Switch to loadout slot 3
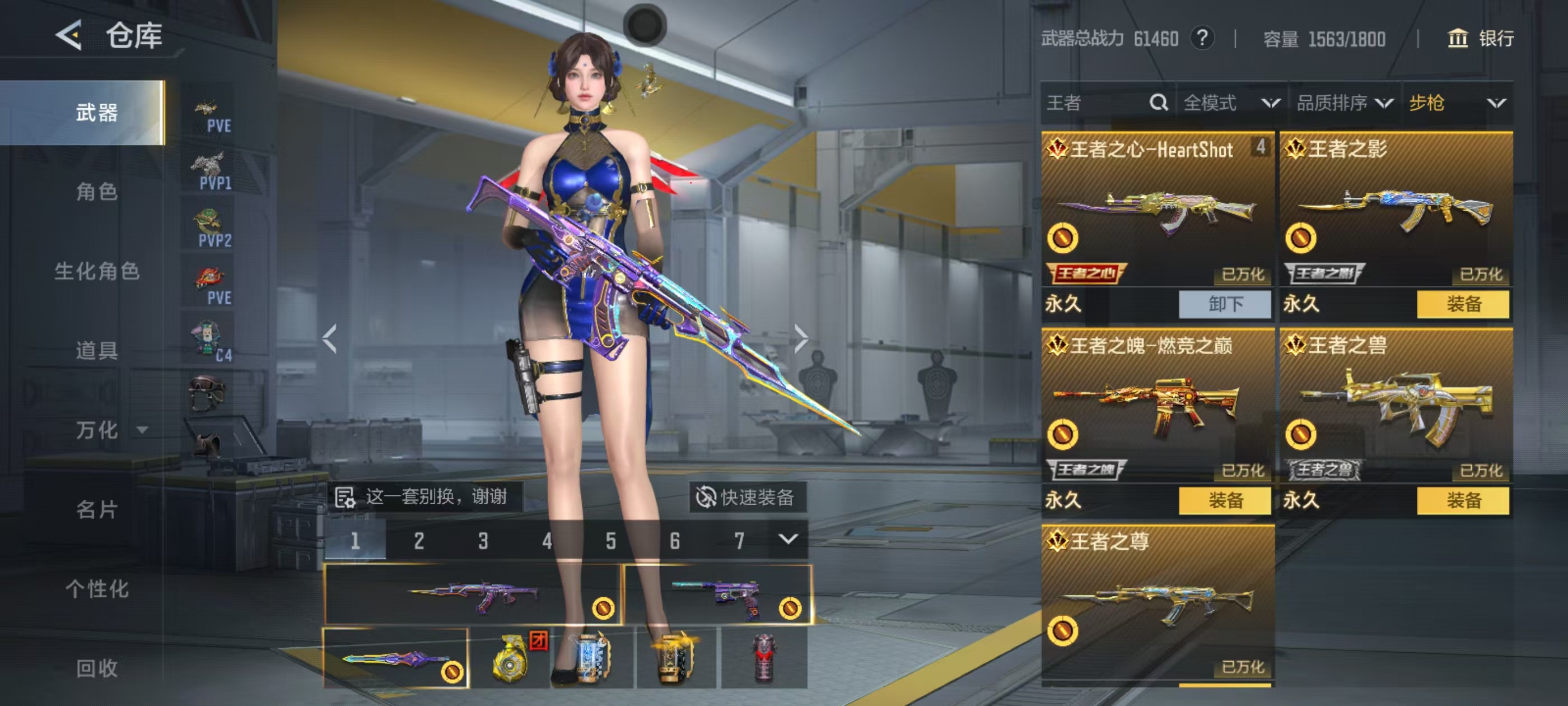1568x706 pixels. point(483,540)
